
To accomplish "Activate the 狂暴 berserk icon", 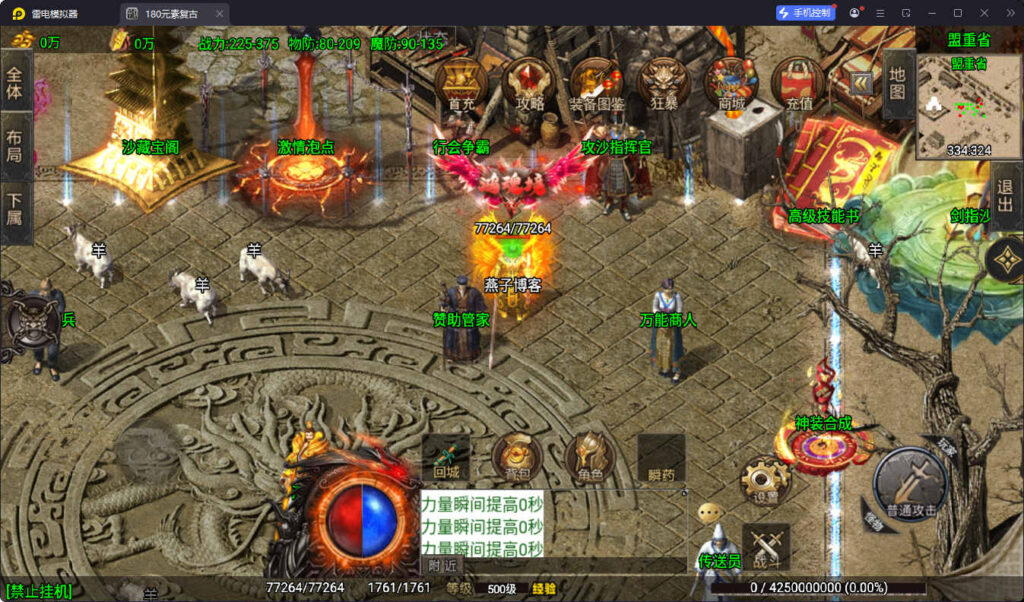I will 664,82.
